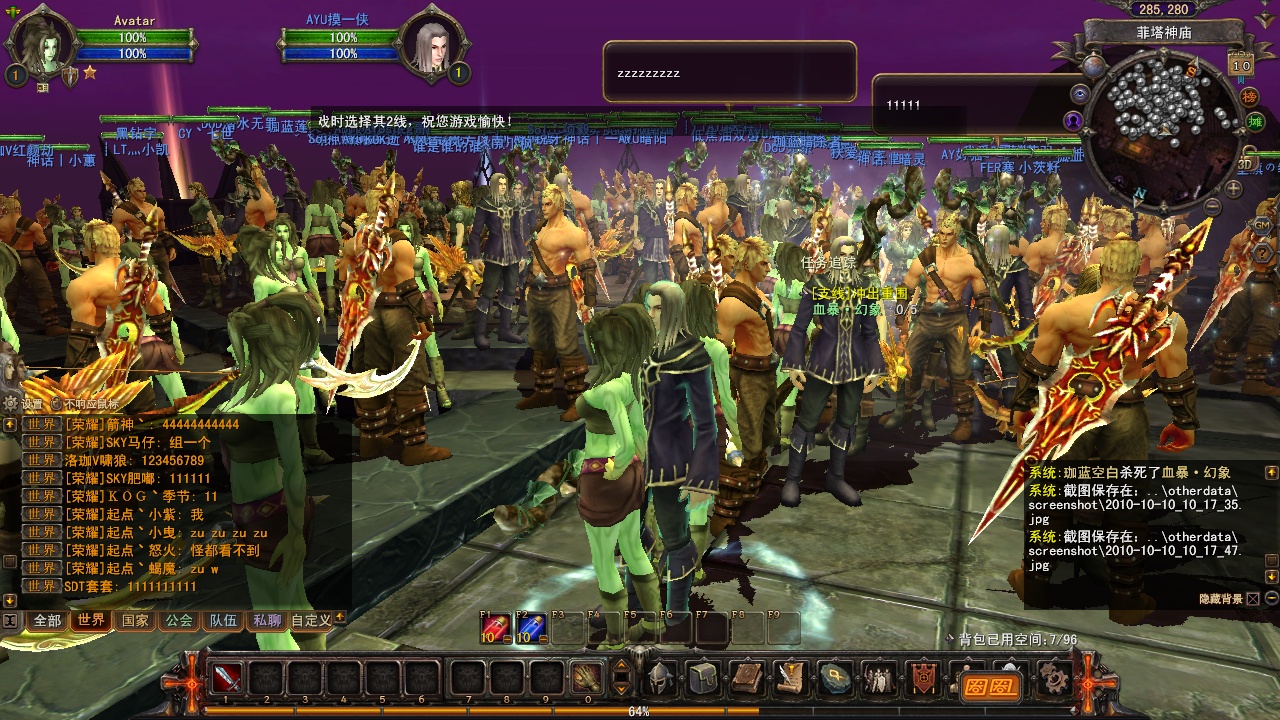Image resolution: width=1280 pixels, height=720 pixels.
Task: Open the quill and scroll quest icon
Action: coord(790,678)
